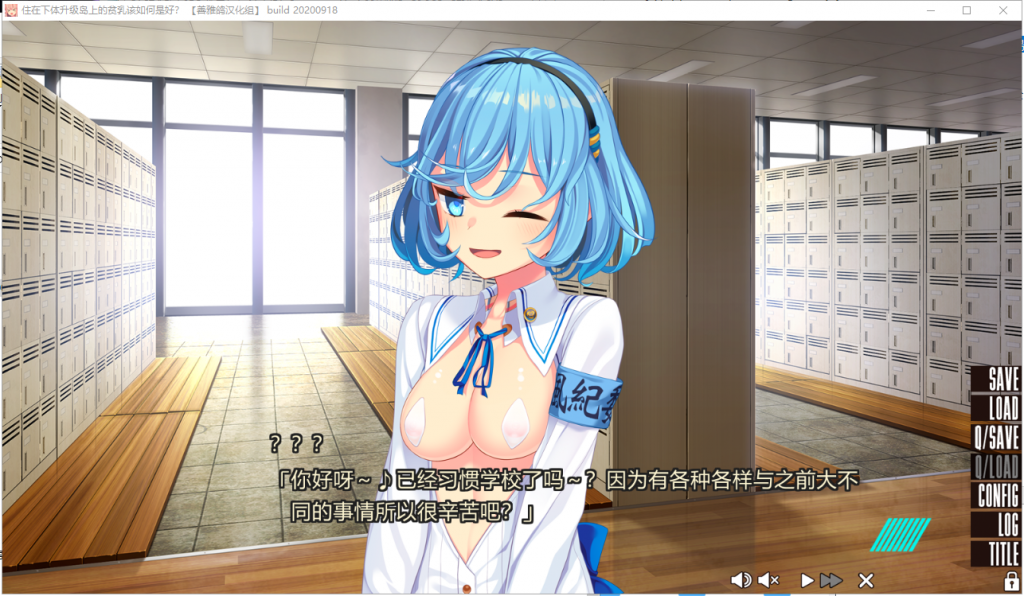Open the CONFIG settings

click(997, 495)
